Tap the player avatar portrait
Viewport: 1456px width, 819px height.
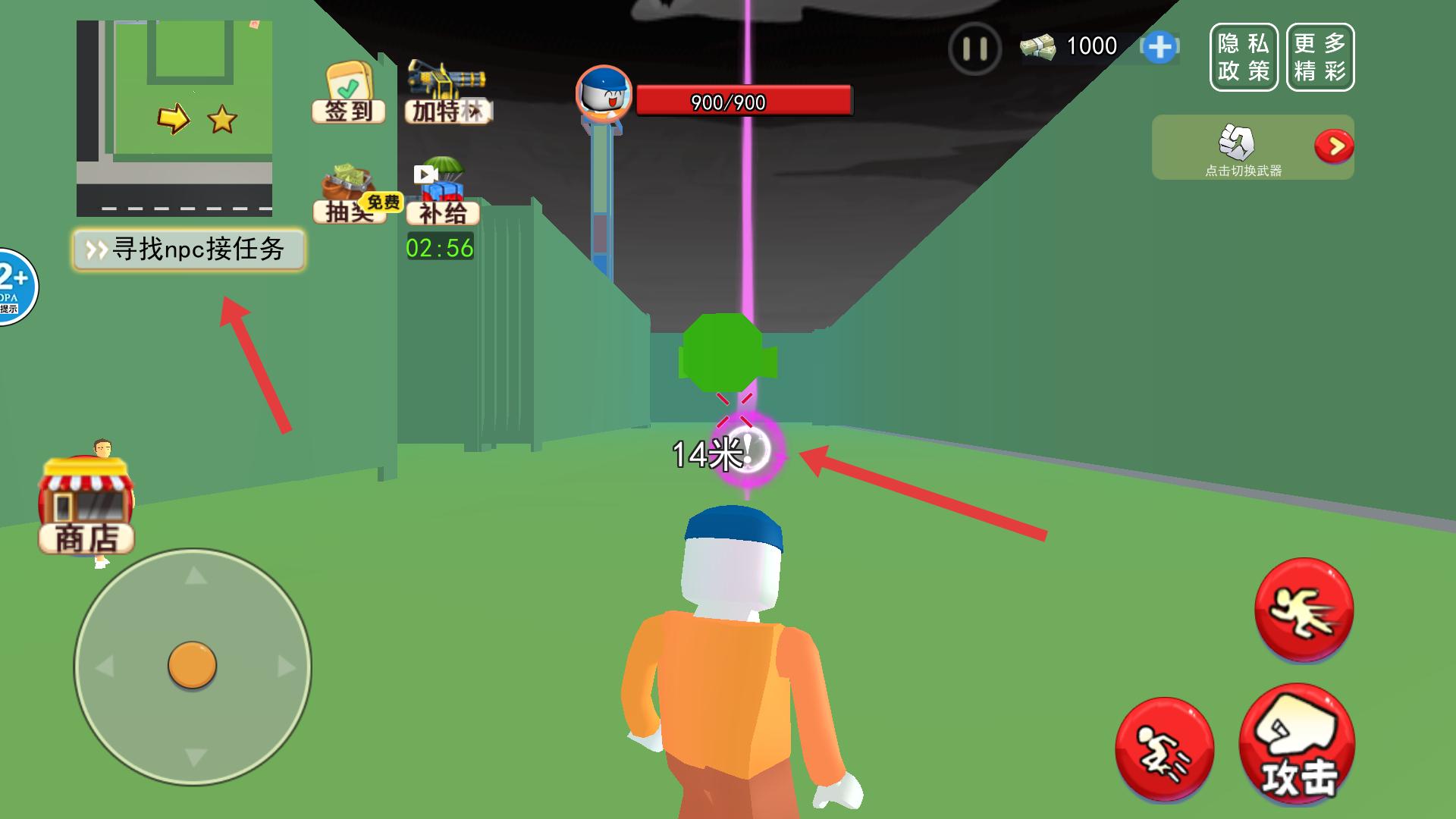[x=604, y=94]
